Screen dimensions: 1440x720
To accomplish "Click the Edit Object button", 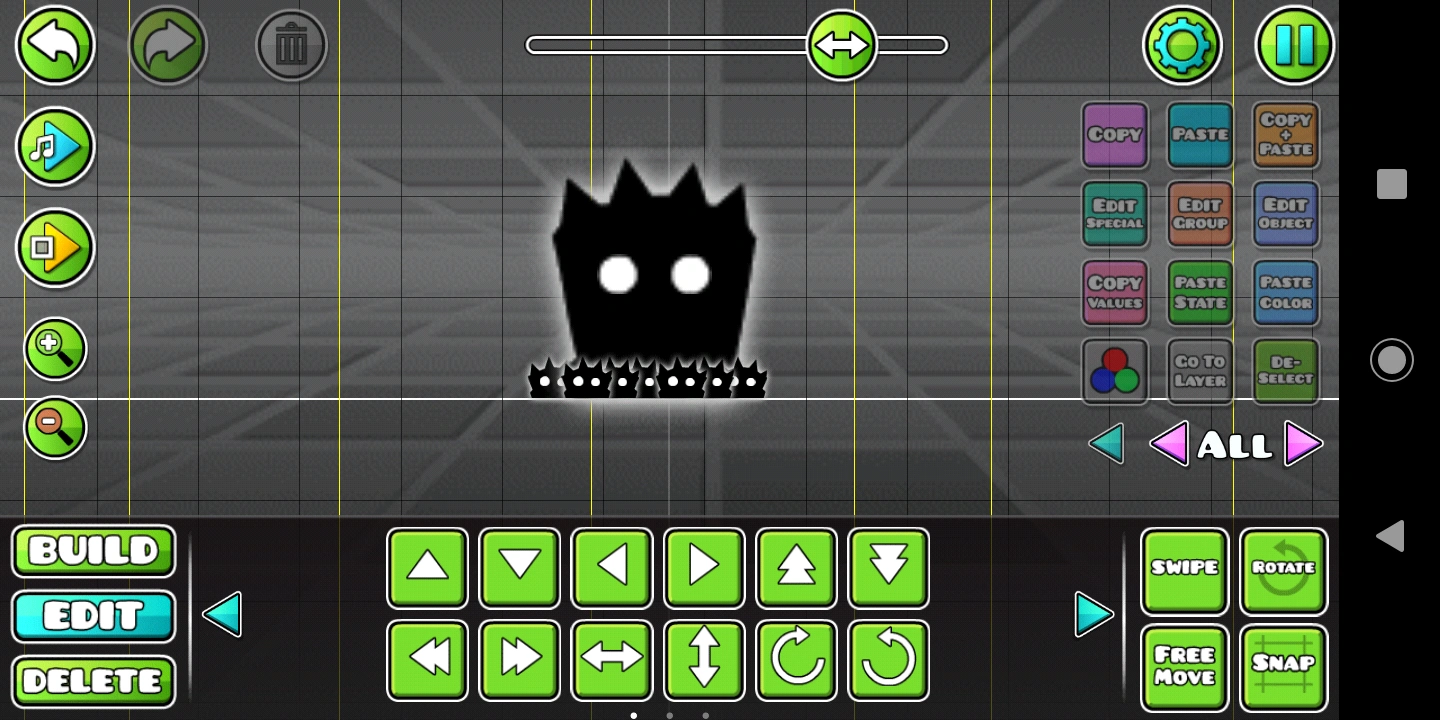I will (1285, 215).
